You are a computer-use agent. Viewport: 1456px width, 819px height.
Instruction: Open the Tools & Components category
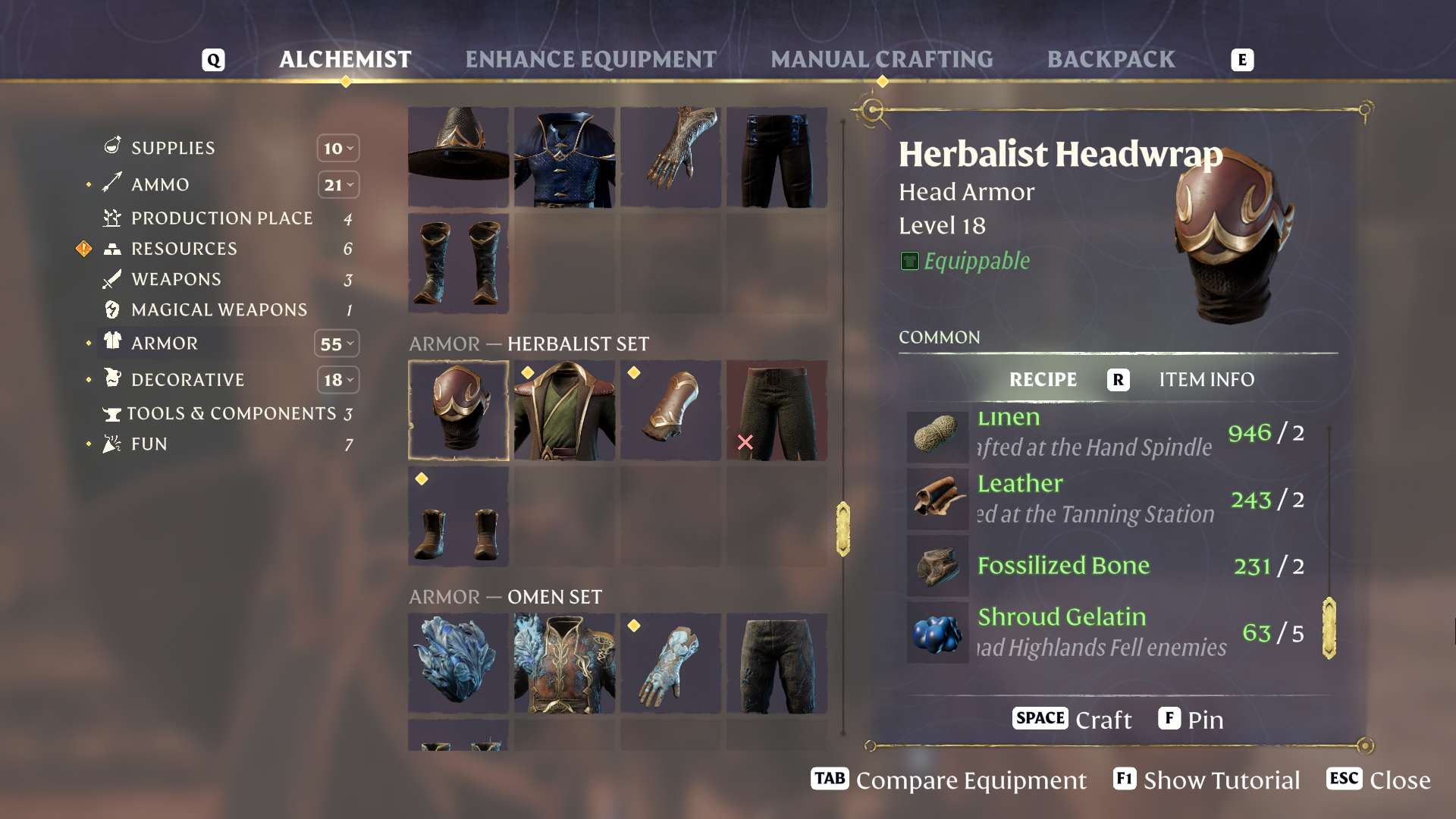(x=231, y=413)
